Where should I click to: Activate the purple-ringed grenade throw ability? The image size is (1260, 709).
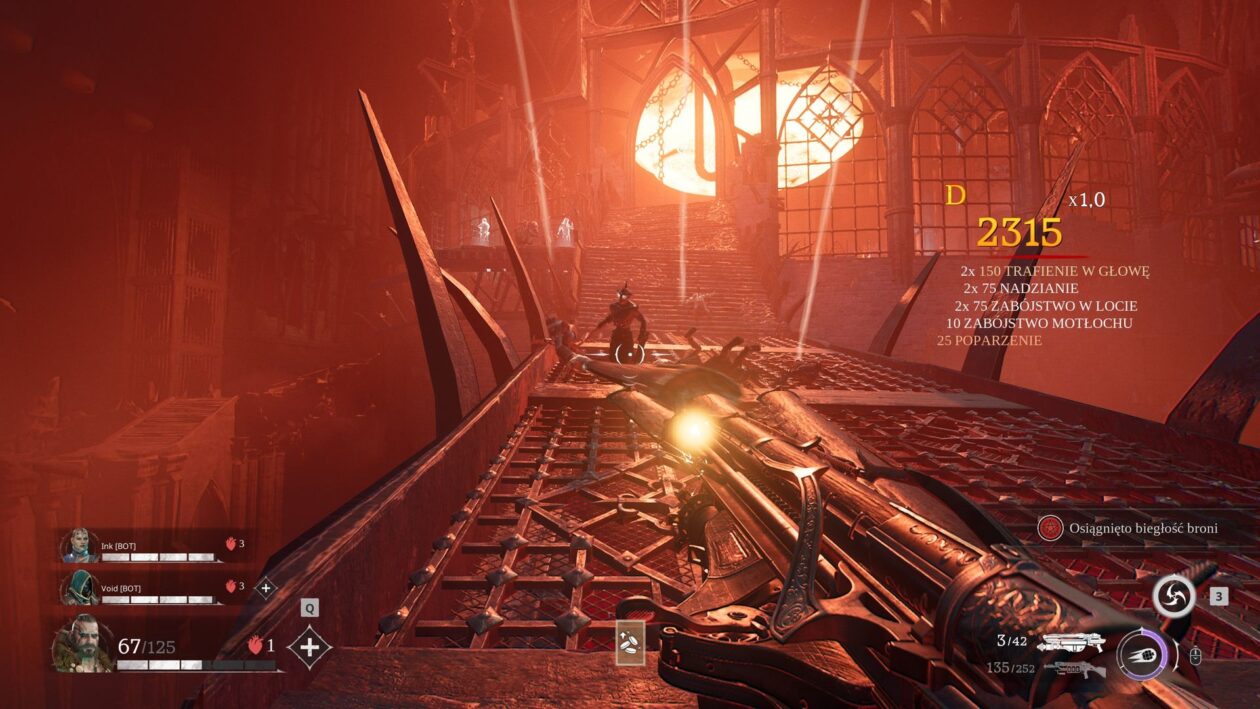(1142, 653)
